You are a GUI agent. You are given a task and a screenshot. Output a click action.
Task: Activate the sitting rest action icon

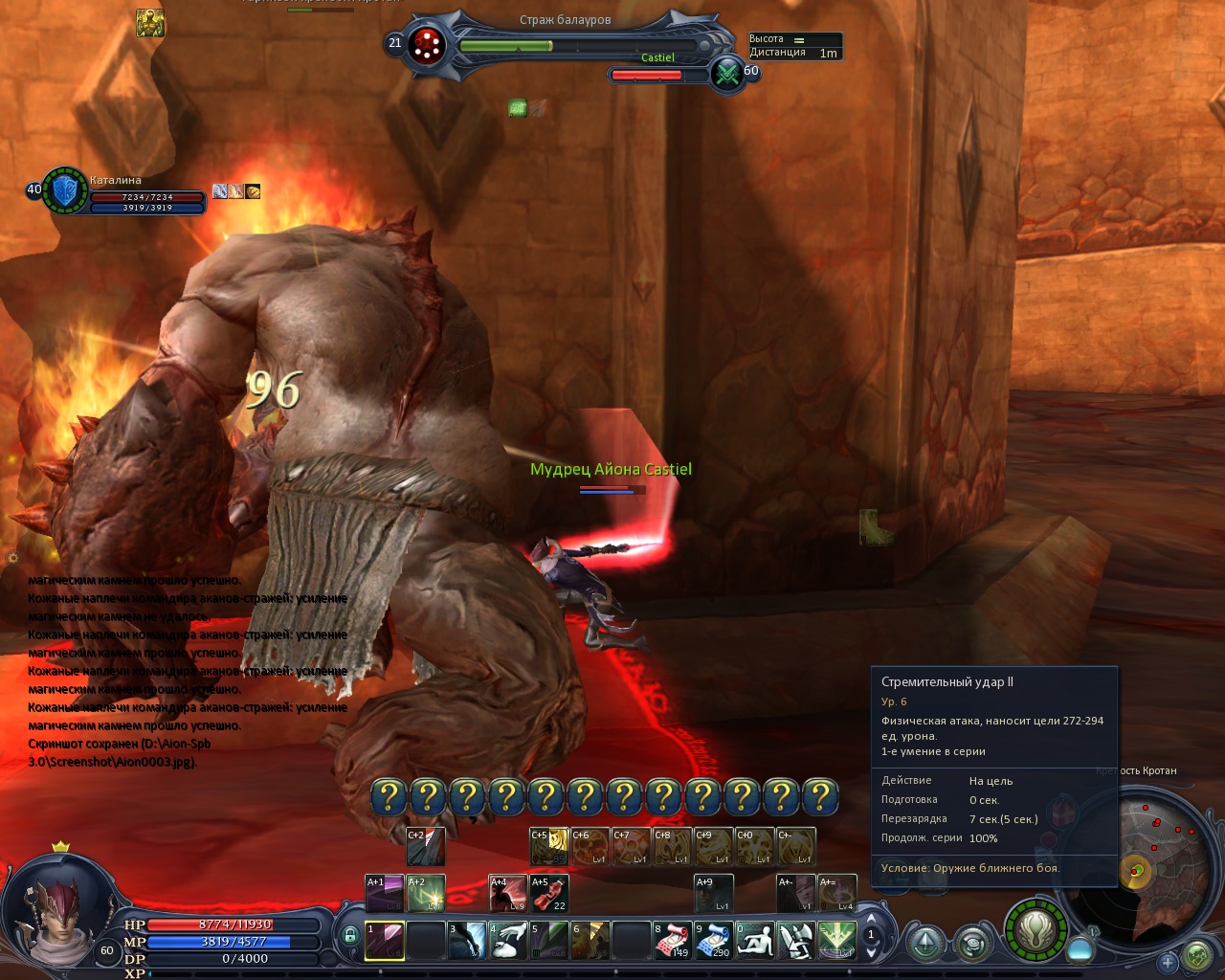click(x=754, y=940)
